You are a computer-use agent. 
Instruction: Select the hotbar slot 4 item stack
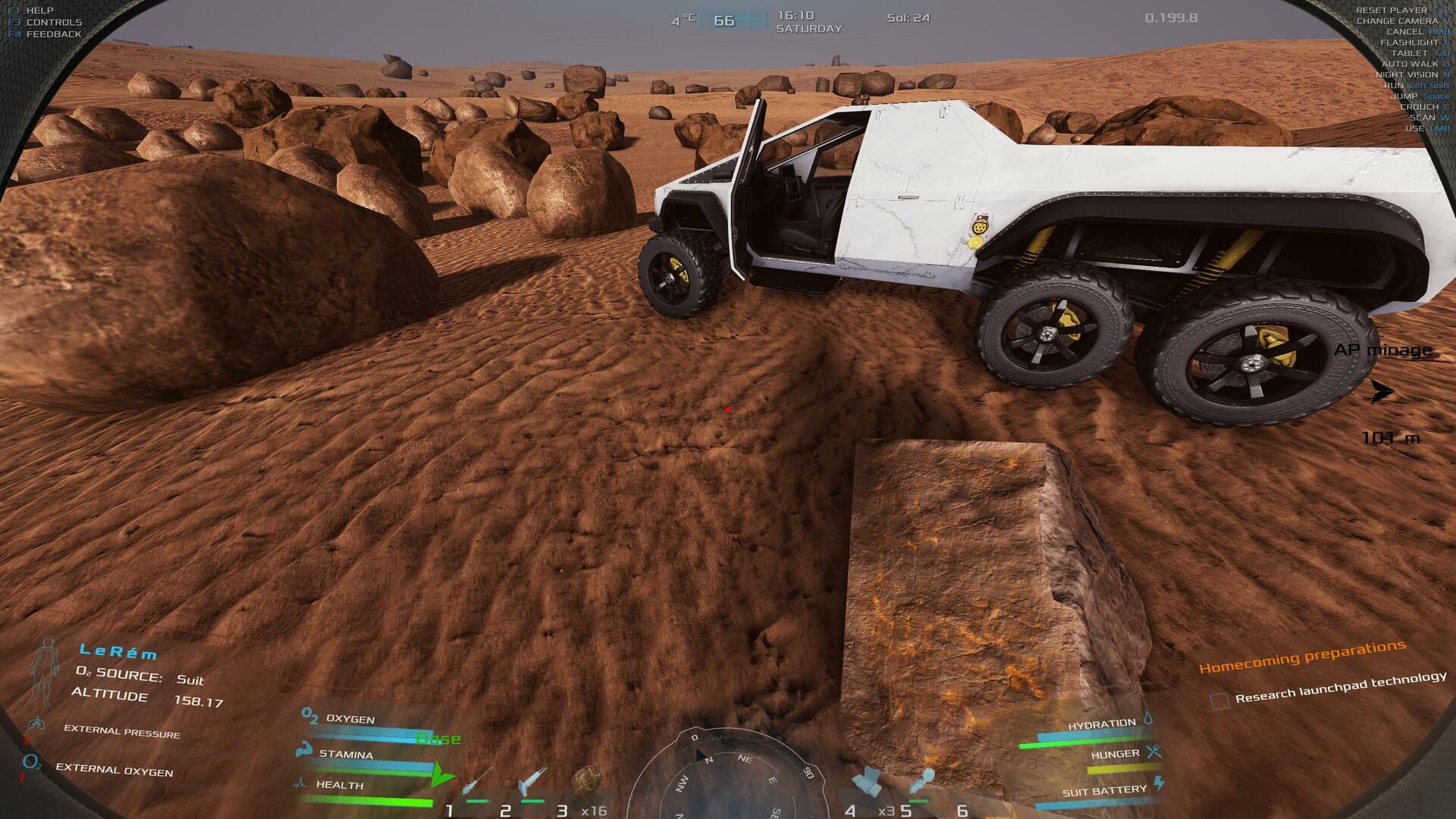click(x=866, y=781)
